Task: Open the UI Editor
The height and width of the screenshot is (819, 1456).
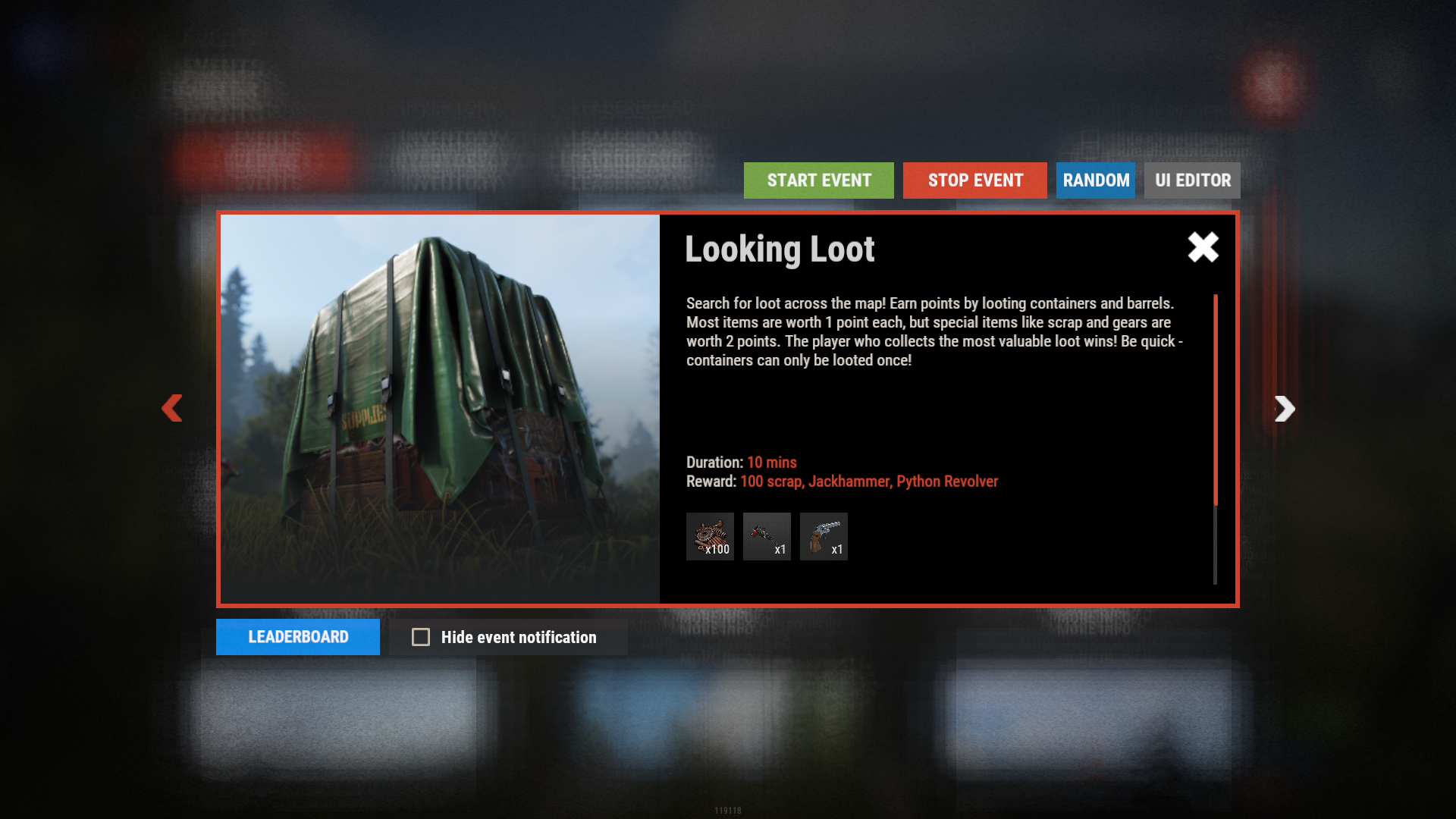Action: (x=1192, y=180)
